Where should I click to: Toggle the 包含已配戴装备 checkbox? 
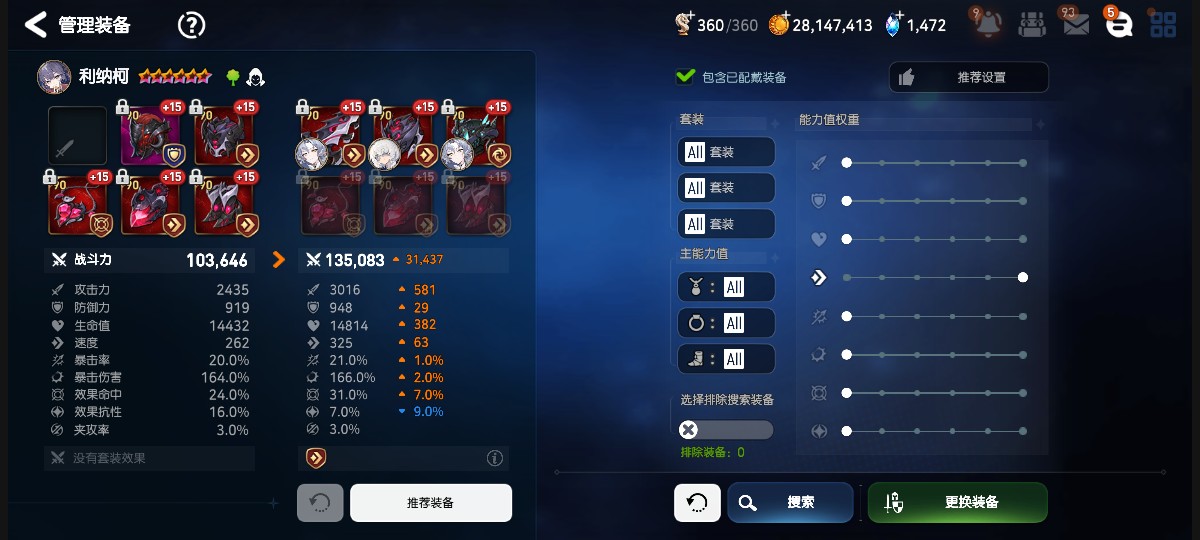[x=686, y=77]
